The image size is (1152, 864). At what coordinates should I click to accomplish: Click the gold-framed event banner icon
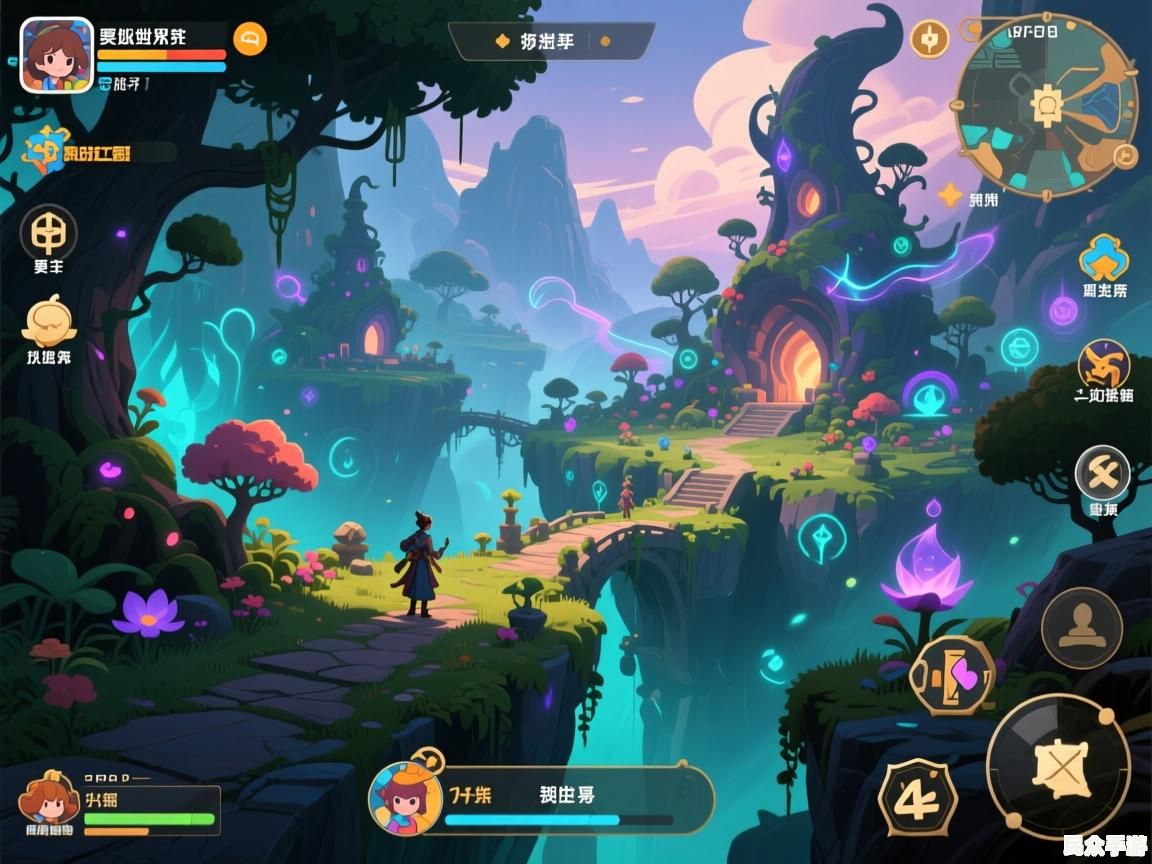tap(48, 151)
